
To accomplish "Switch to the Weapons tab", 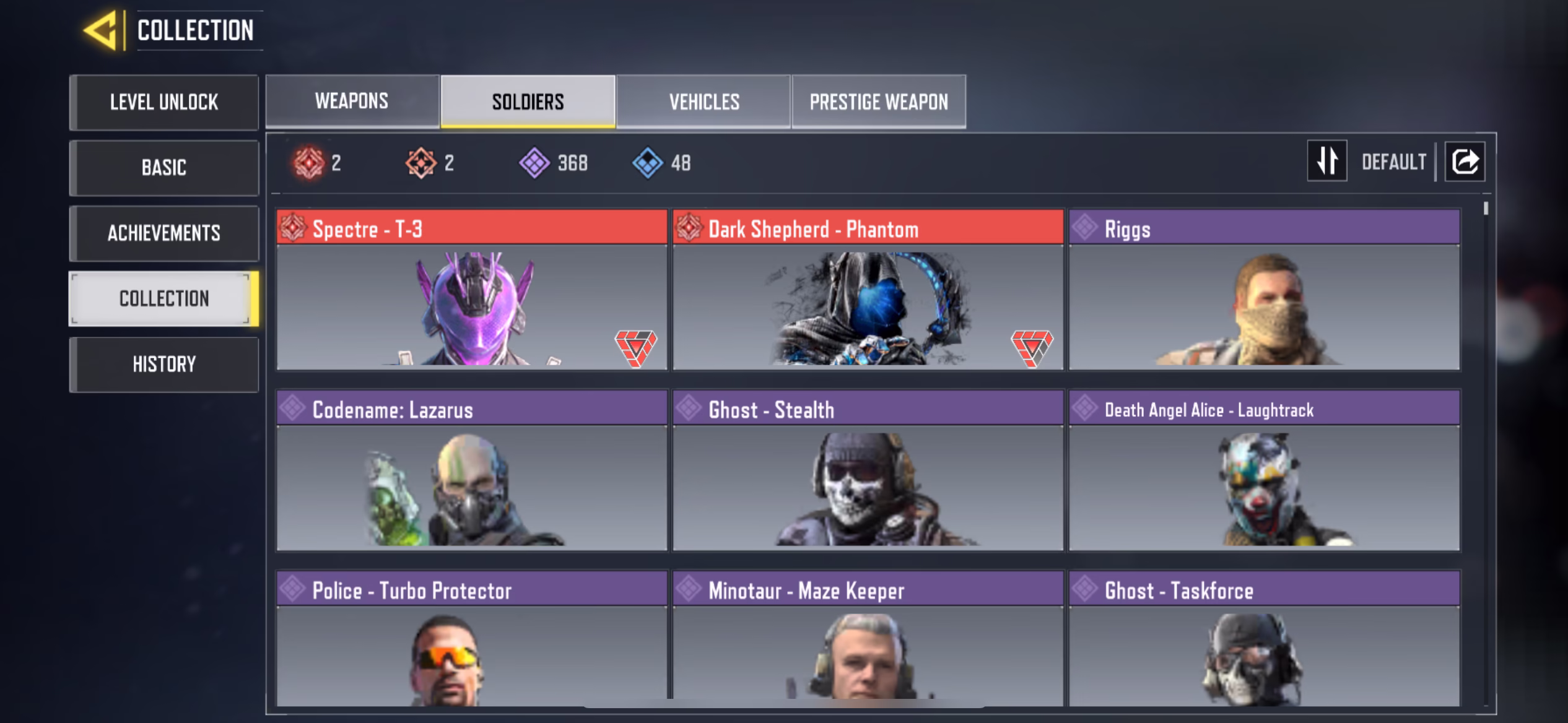I will click(352, 102).
